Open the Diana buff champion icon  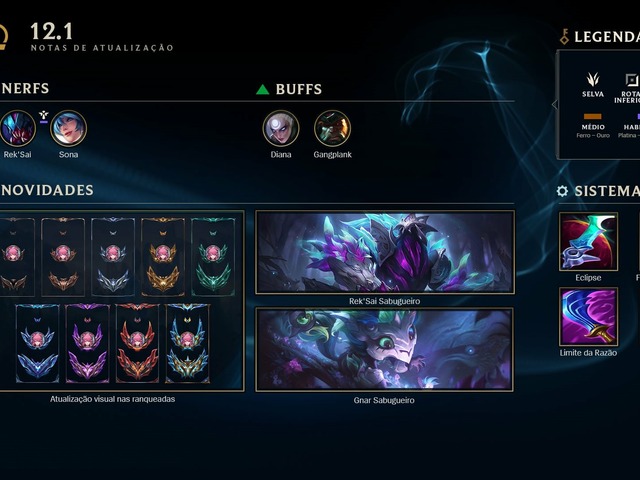click(x=281, y=129)
